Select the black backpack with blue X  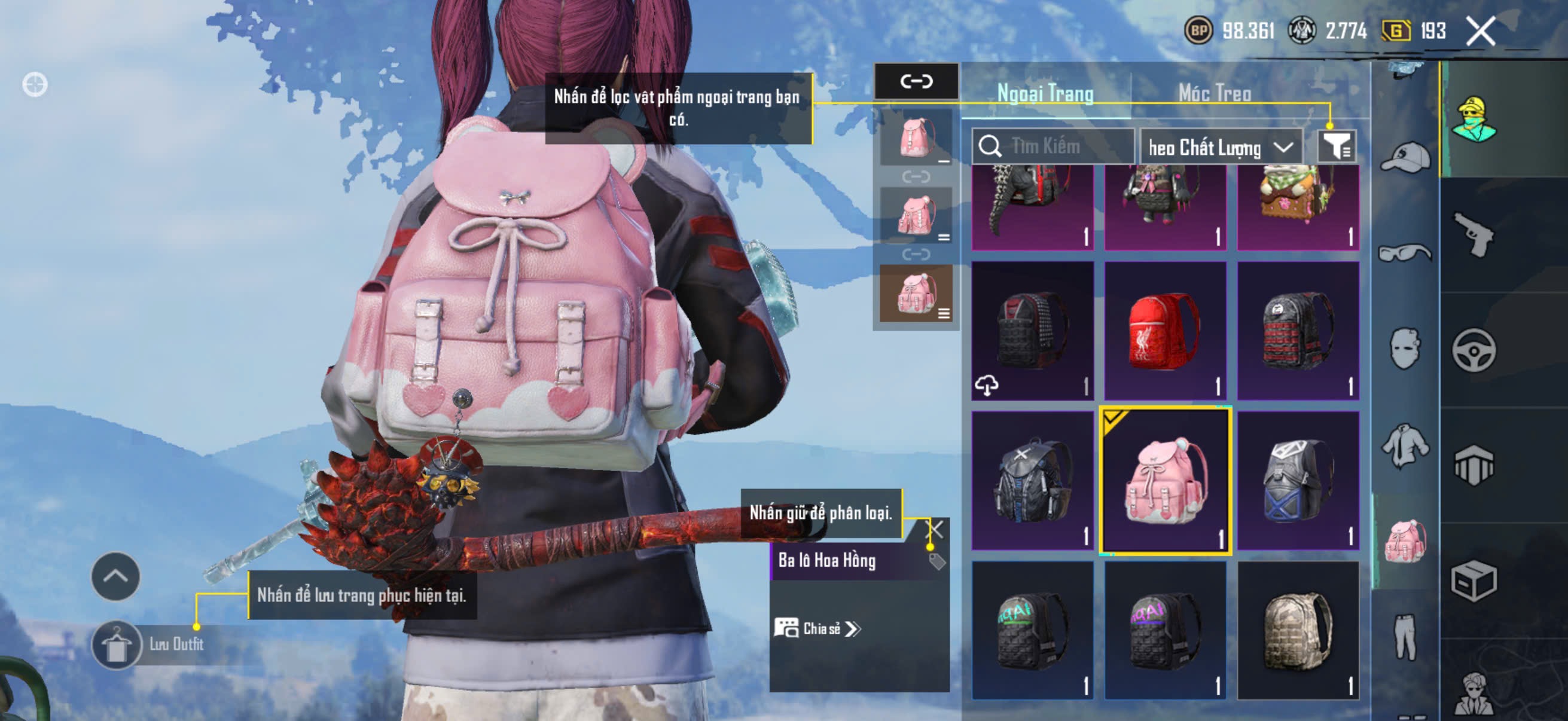[1298, 481]
